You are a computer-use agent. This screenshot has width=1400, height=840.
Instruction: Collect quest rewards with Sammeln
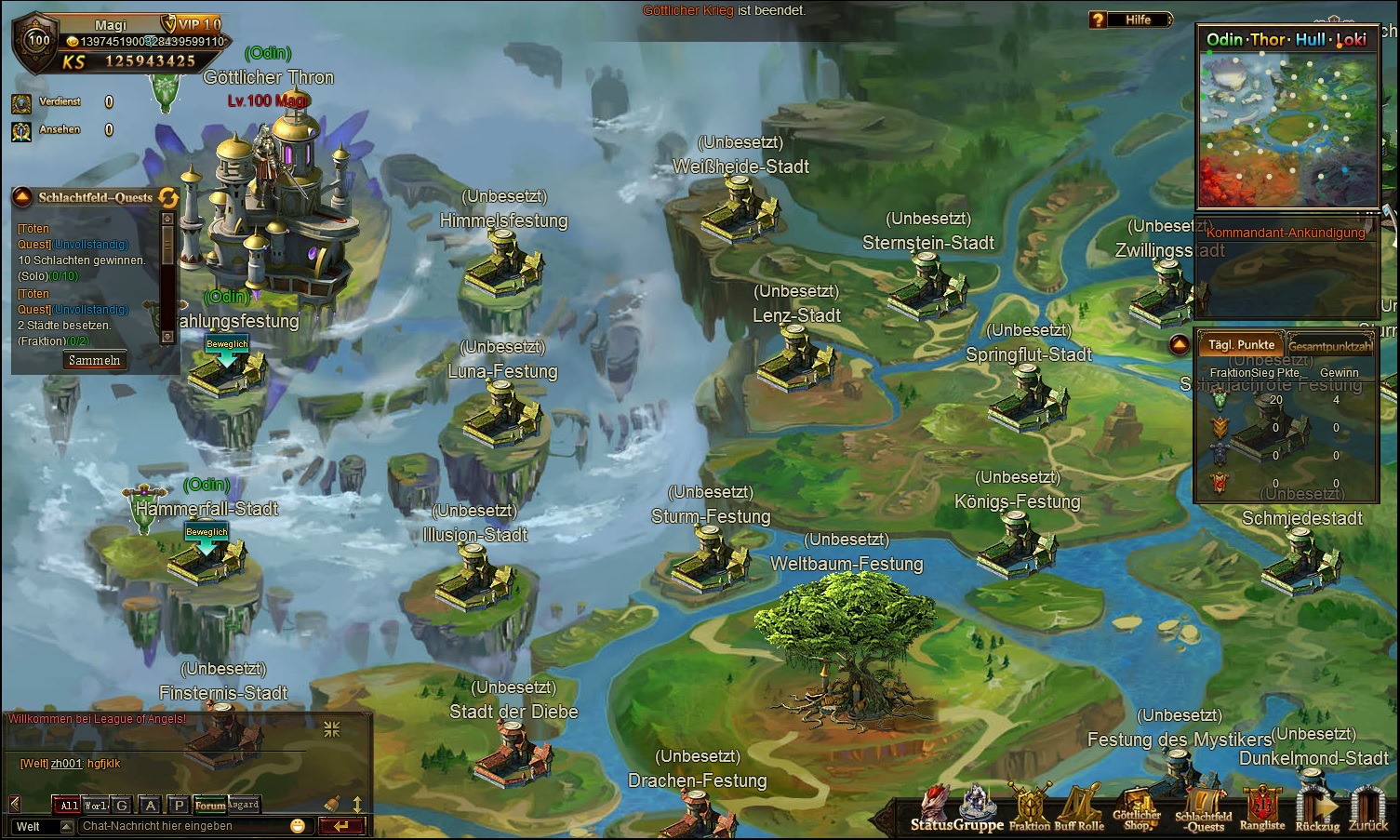pos(94,360)
